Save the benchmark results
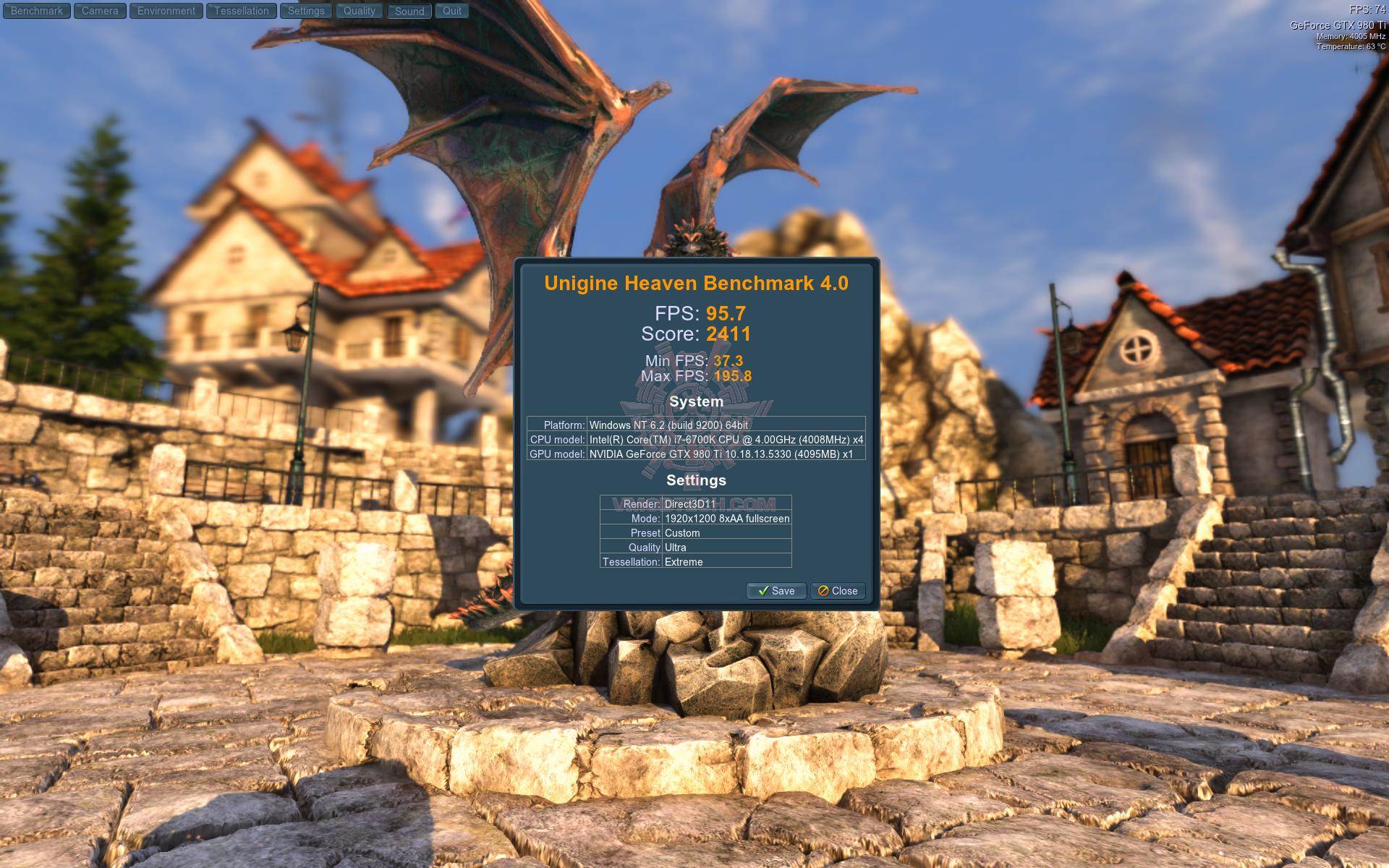This screenshot has width=1389, height=868. (x=776, y=591)
